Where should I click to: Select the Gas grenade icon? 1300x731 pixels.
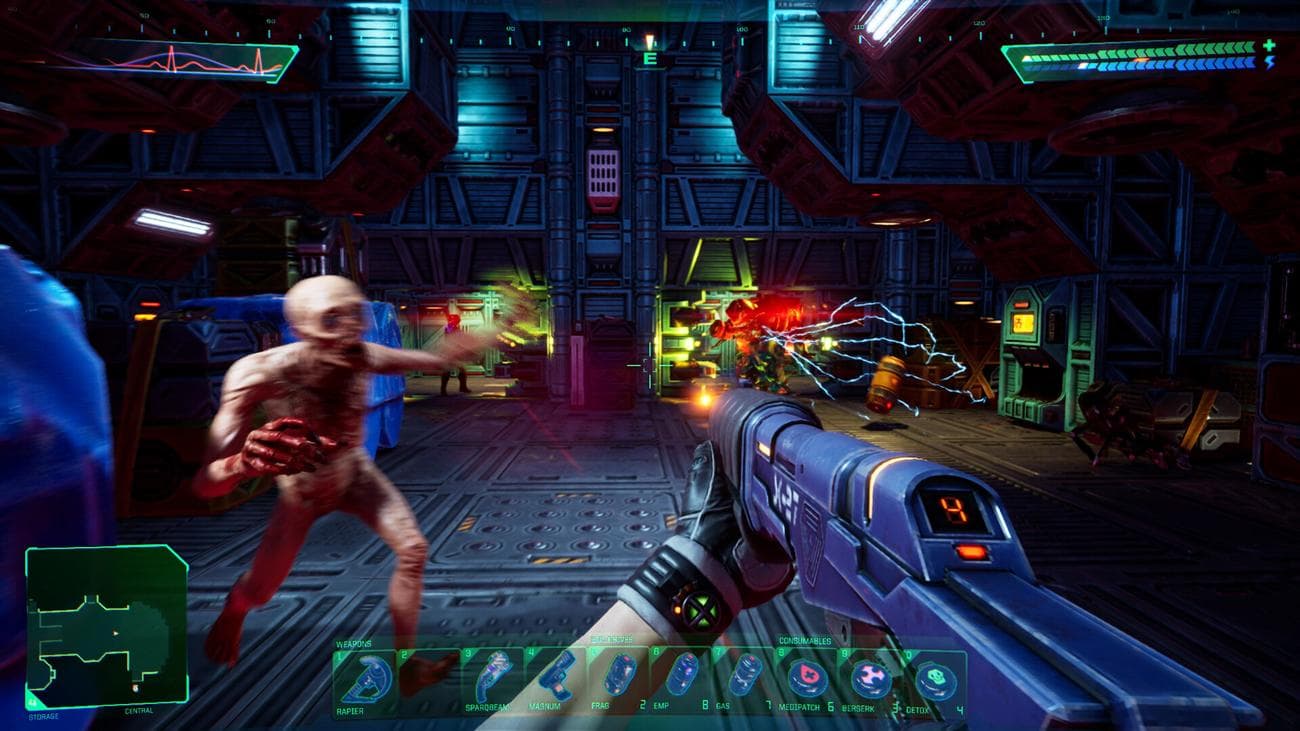coord(745,676)
